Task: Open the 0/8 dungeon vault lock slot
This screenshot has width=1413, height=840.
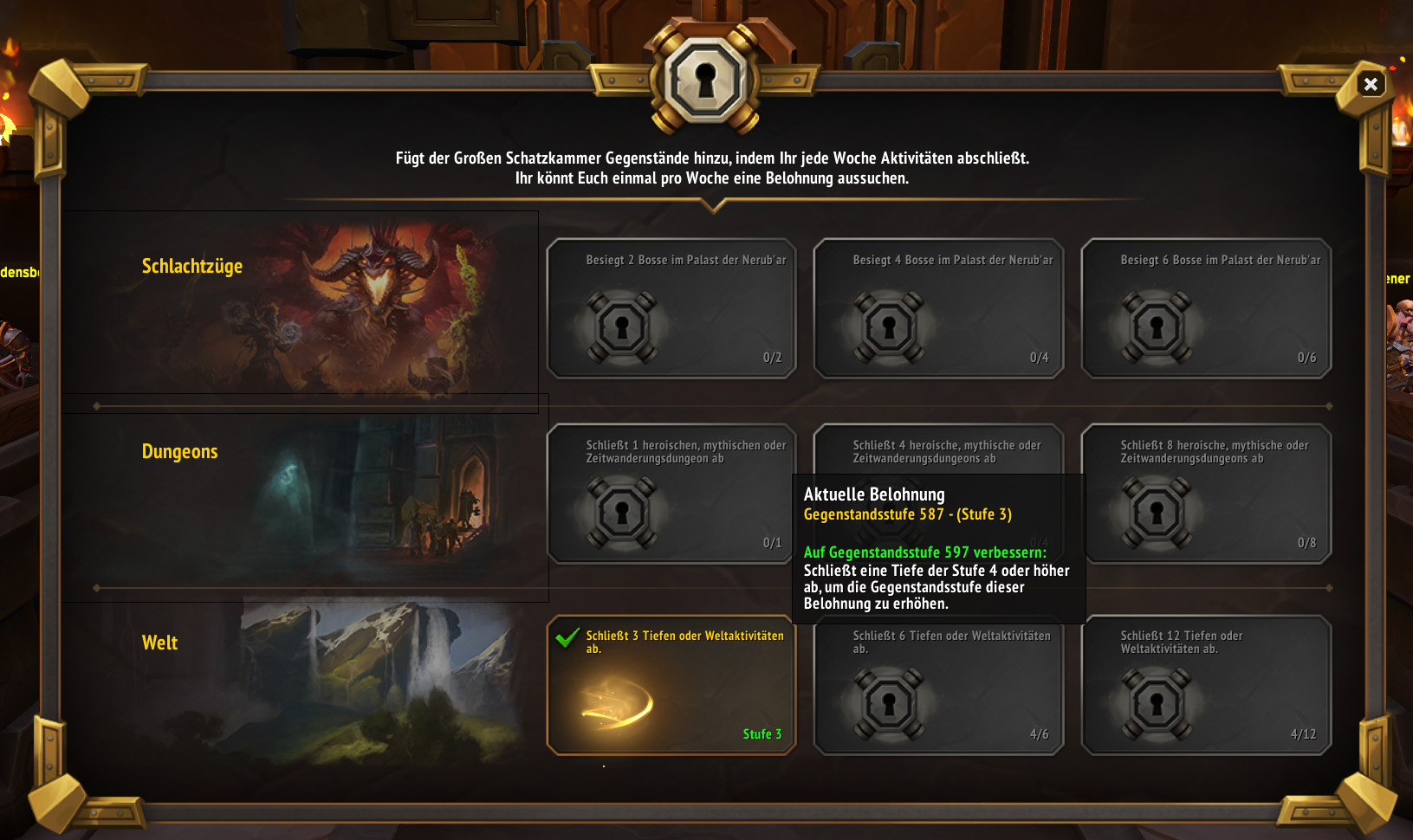Action: click(x=1205, y=494)
